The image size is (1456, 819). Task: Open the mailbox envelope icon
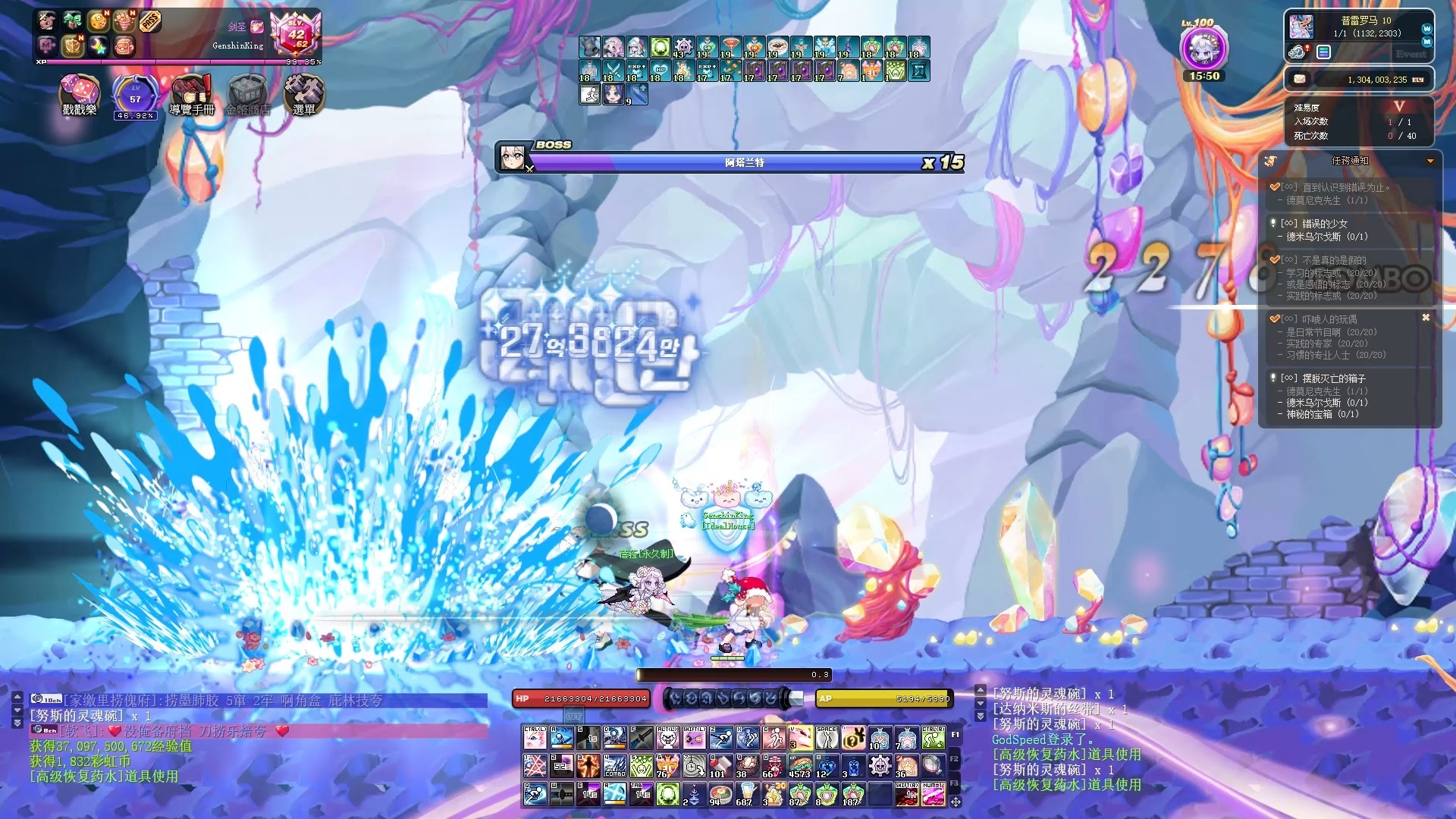pyautogui.click(x=1299, y=79)
